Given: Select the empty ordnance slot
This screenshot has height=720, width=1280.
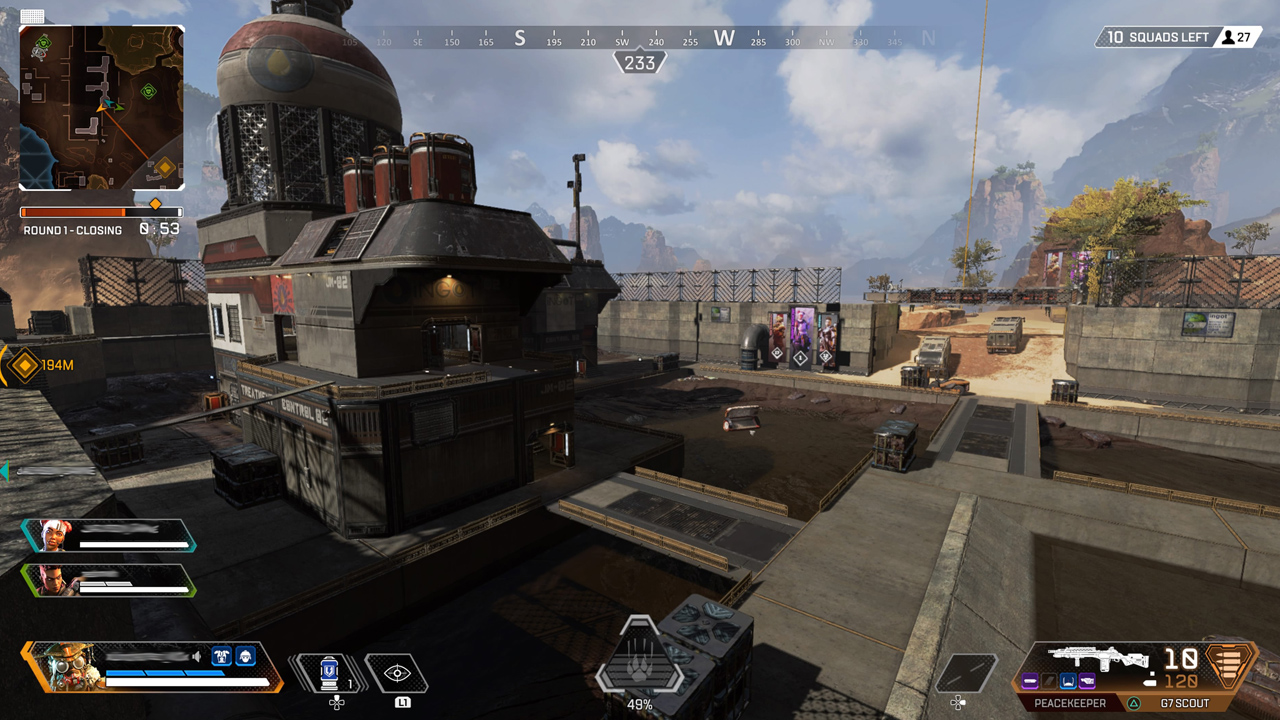Looking at the screenshot, I should tap(965, 673).
